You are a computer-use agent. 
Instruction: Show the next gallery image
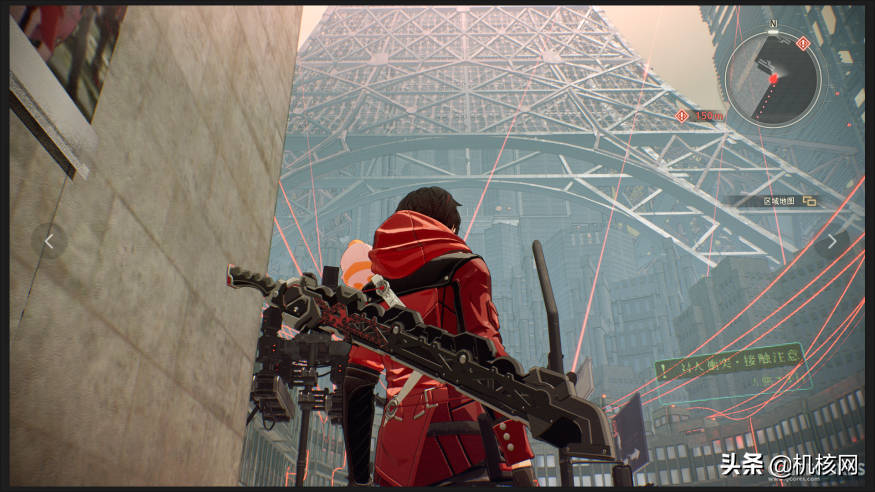(x=831, y=240)
